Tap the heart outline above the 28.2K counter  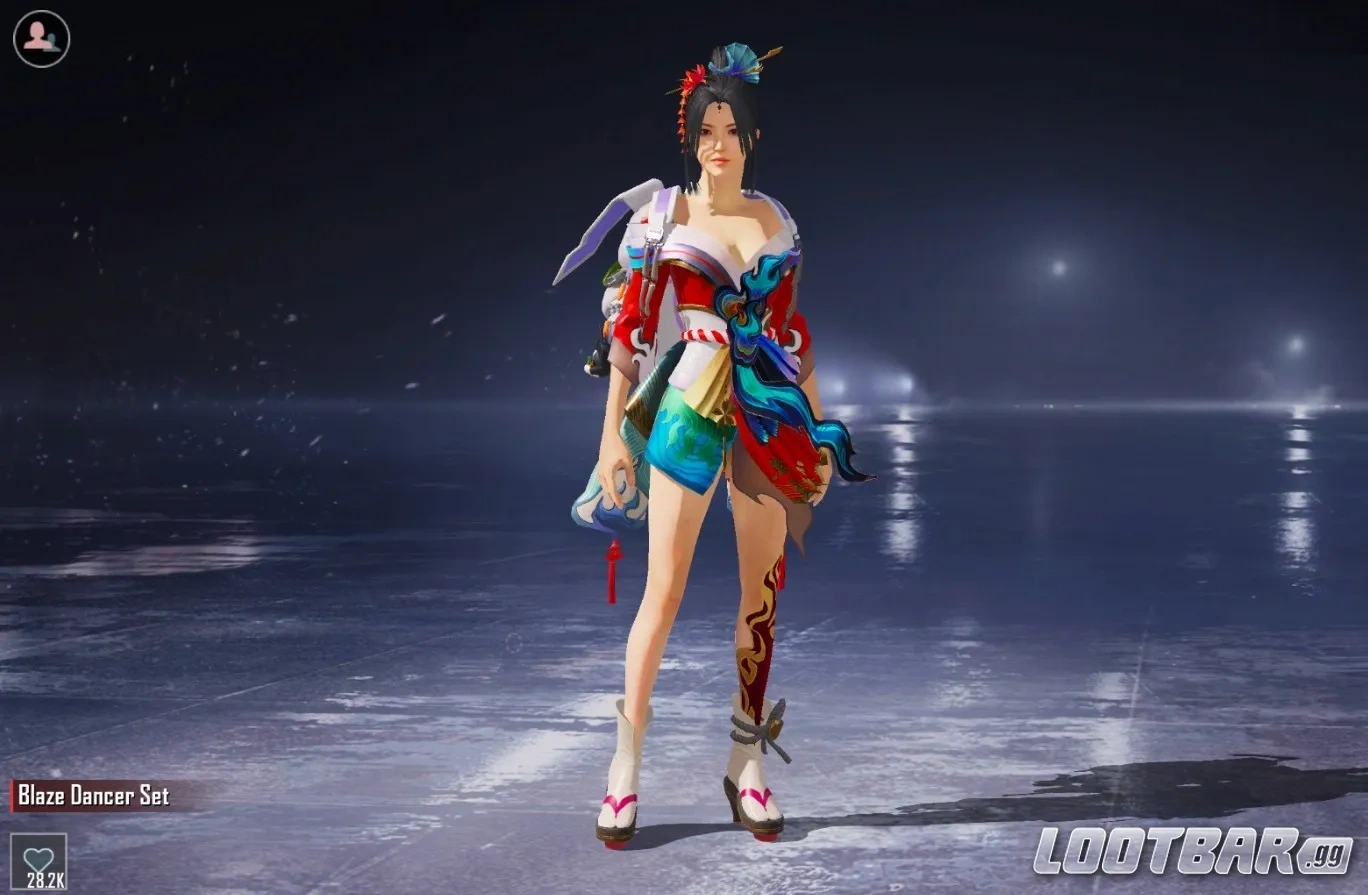tap(38, 856)
